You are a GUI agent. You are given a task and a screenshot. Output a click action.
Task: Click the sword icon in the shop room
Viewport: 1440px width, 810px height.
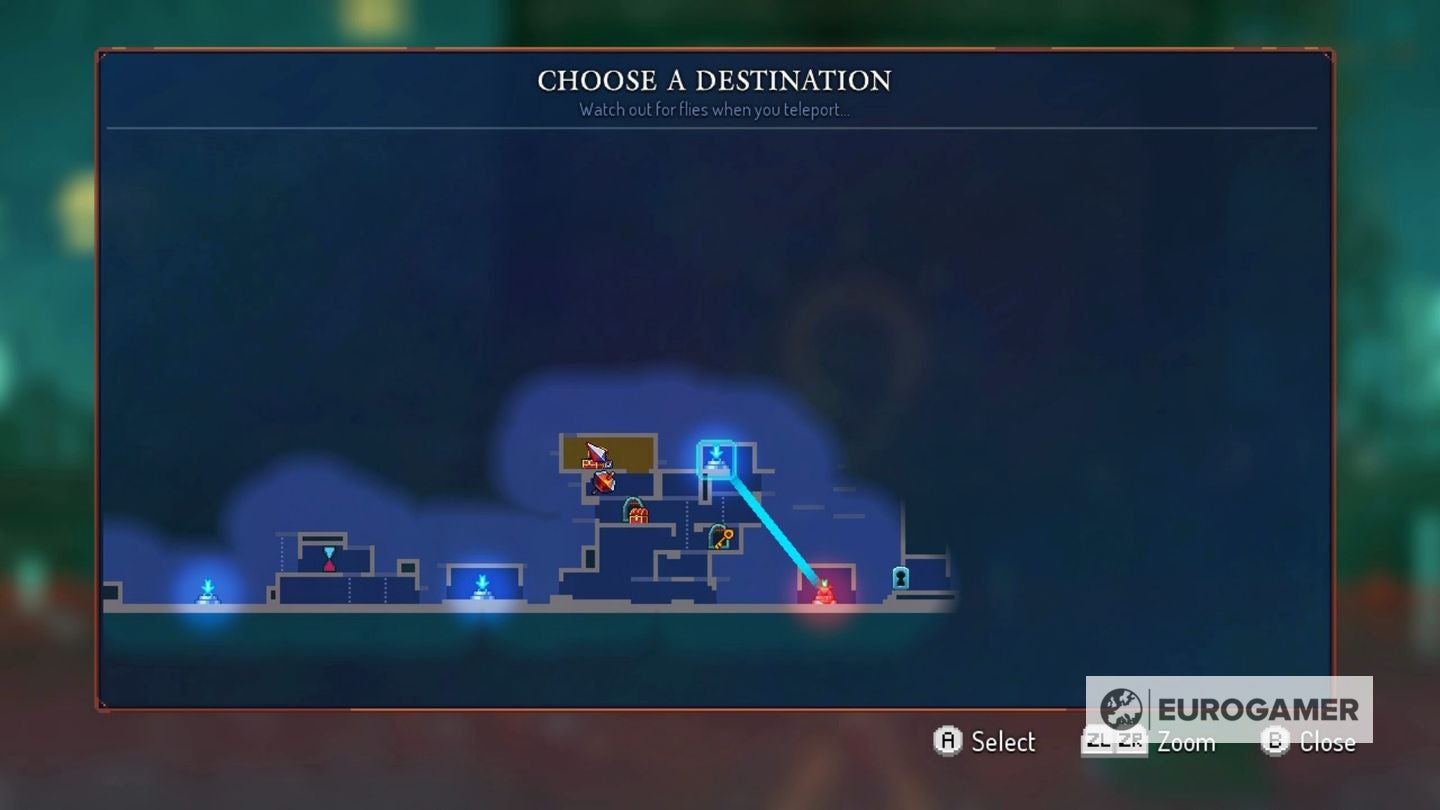tap(596, 454)
